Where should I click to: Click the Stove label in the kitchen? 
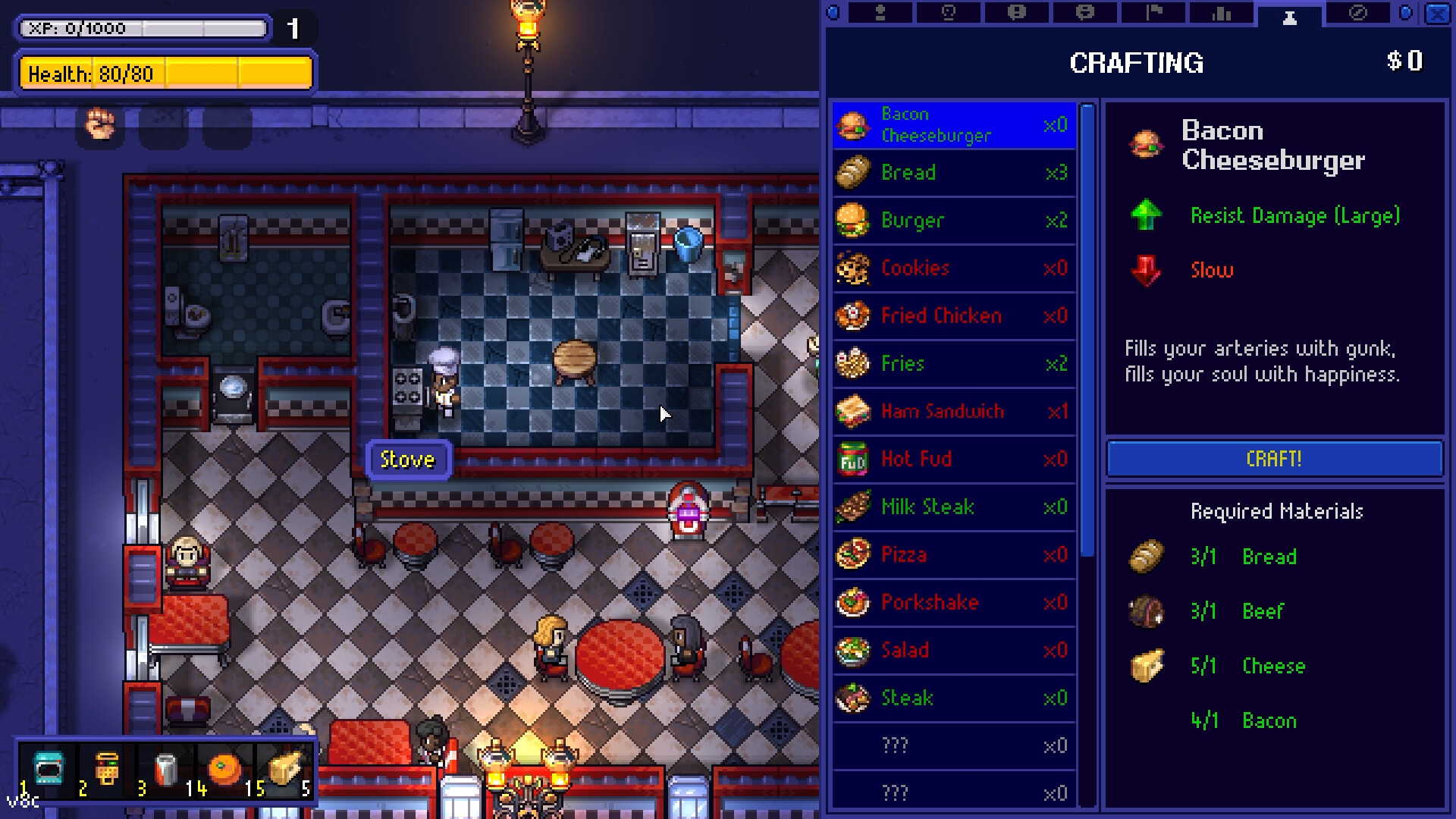pyautogui.click(x=407, y=459)
